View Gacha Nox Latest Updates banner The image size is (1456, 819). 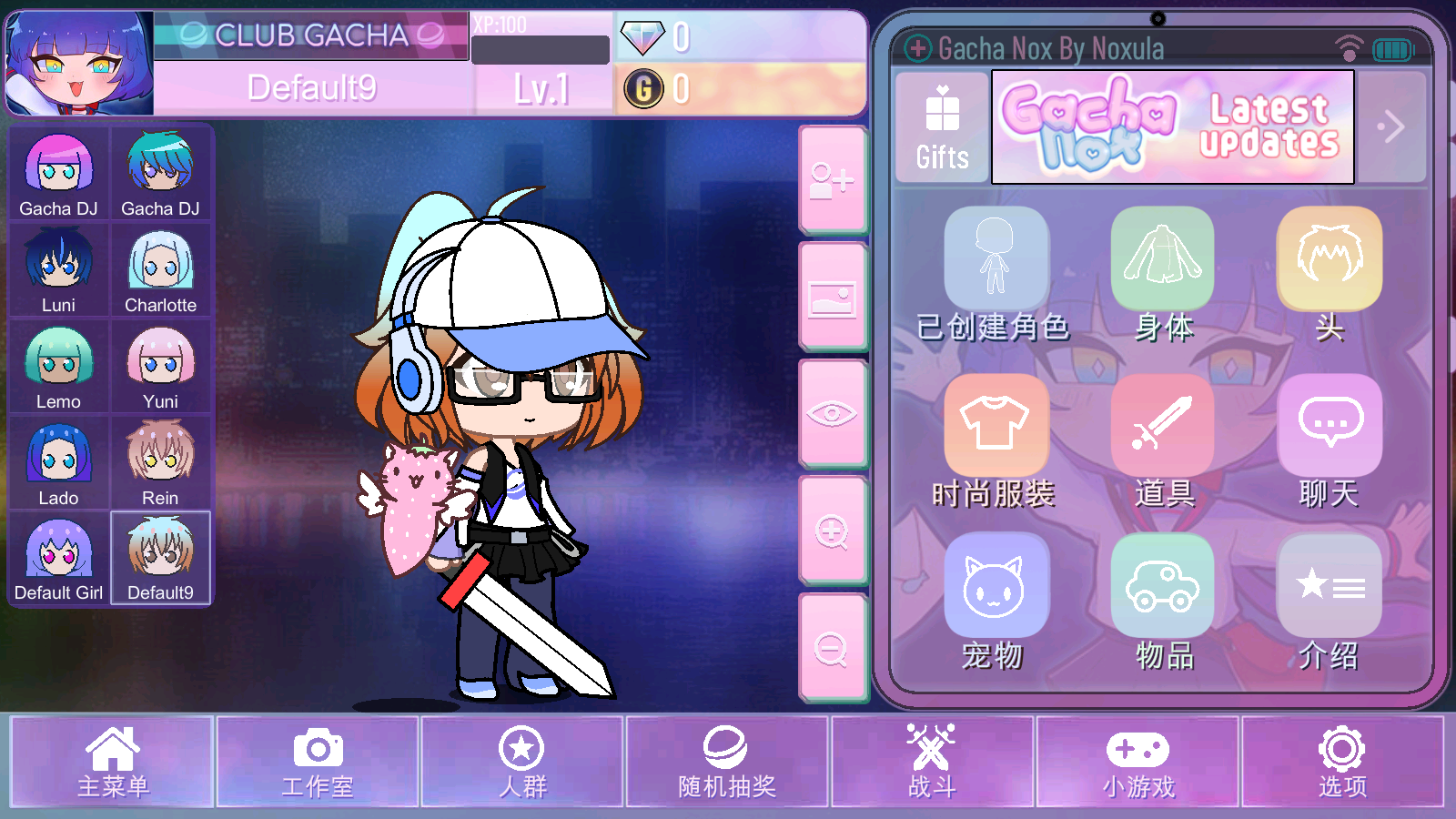pyautogui.click(x=1172, y=127)
